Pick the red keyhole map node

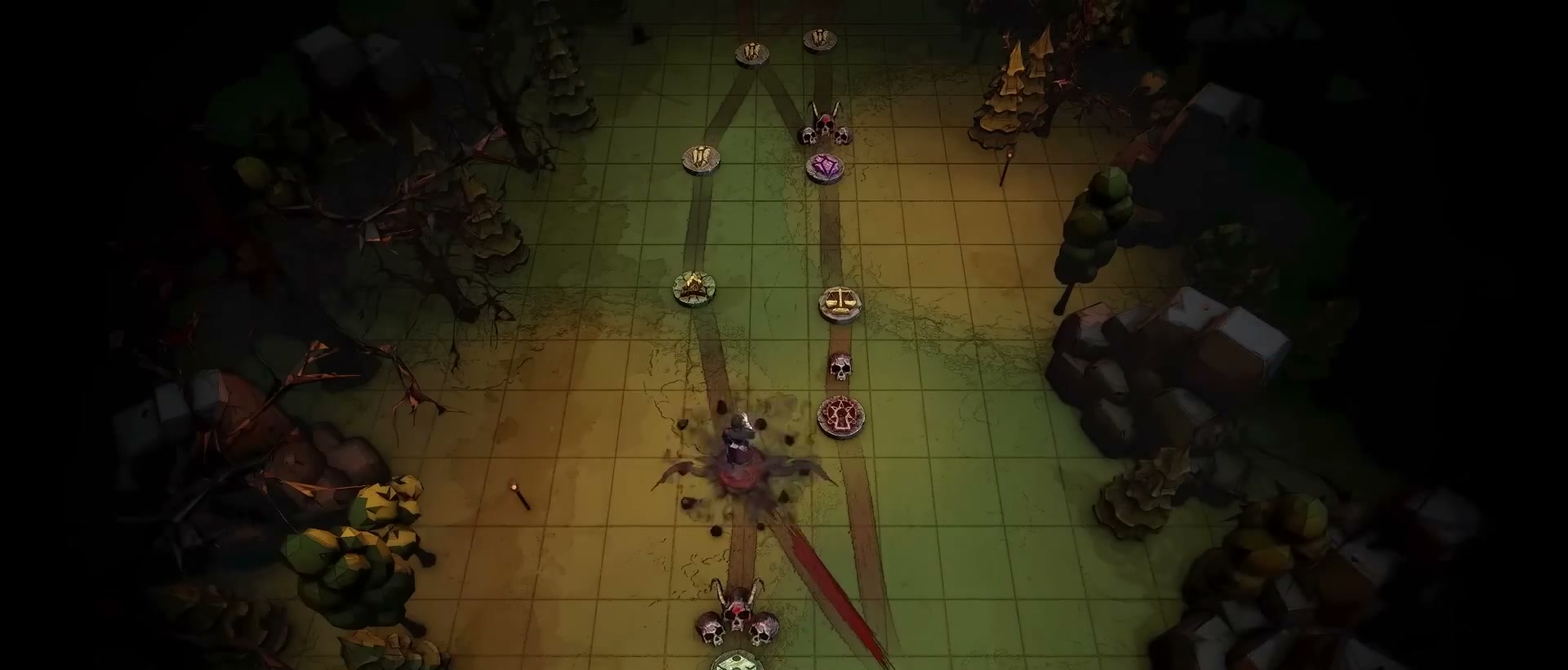[841, 417]
